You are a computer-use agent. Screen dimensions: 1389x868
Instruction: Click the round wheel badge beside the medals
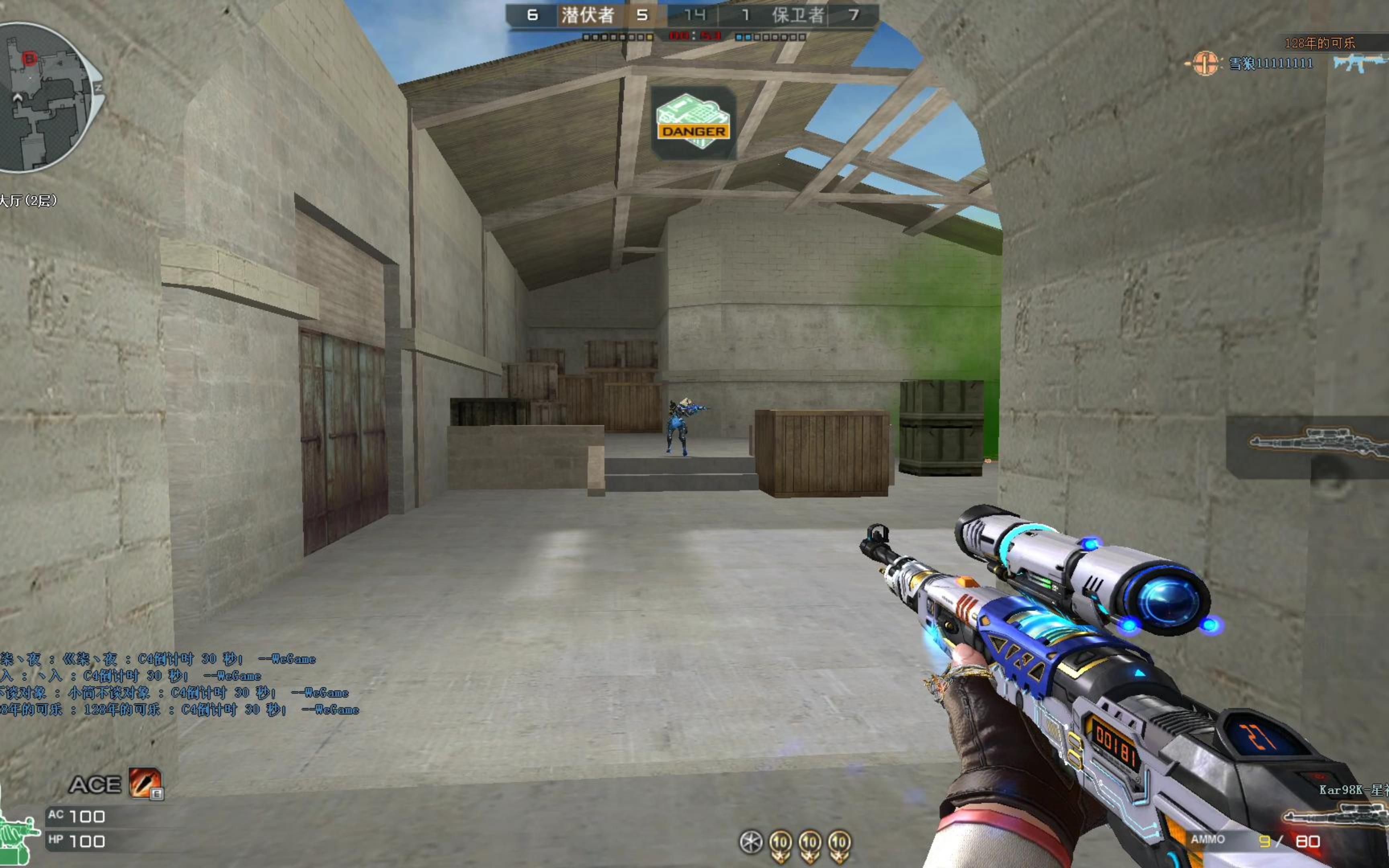(x=751, y=843)
